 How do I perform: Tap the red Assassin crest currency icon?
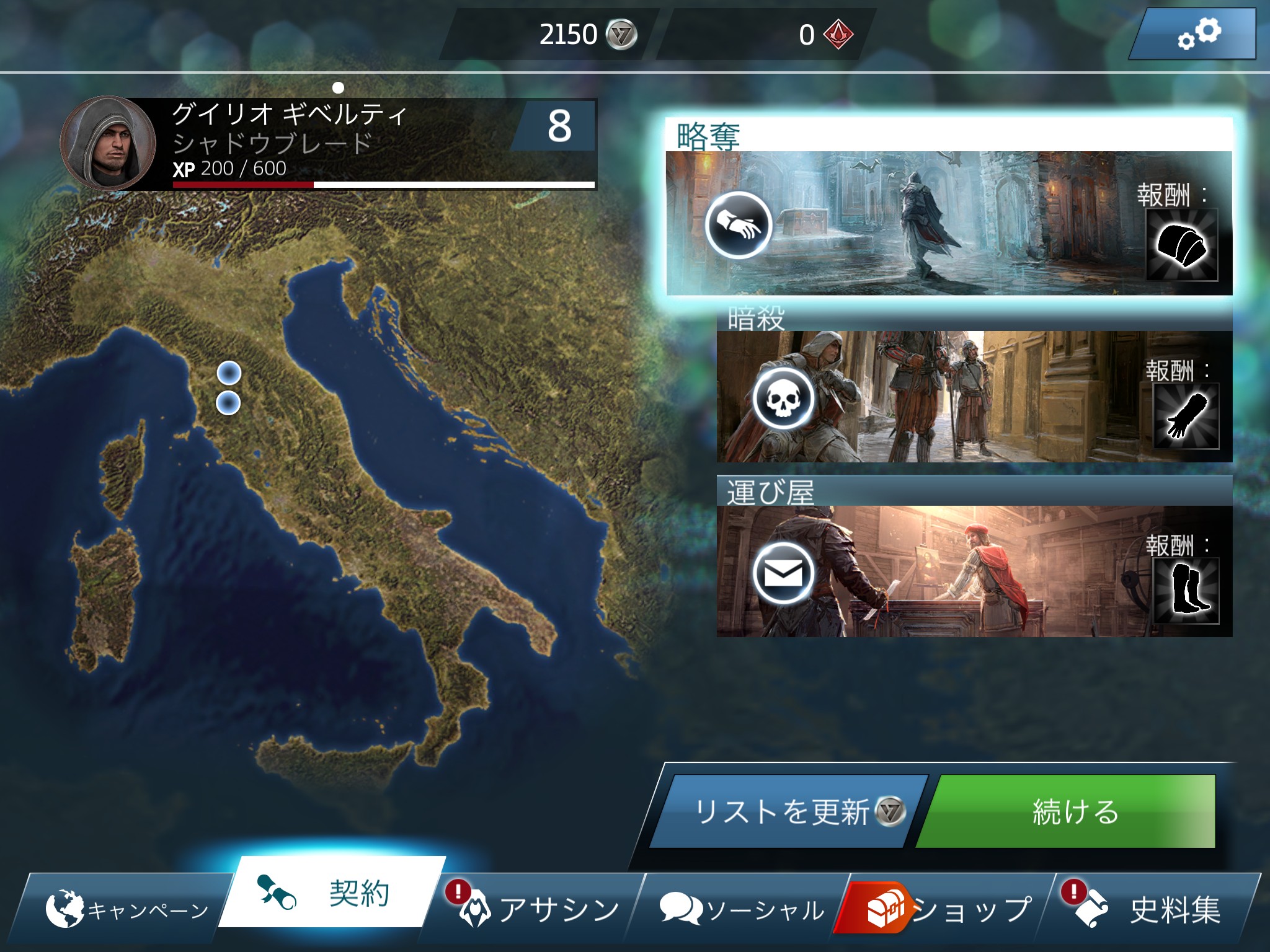pyautogui.click(x=838, y=34)
